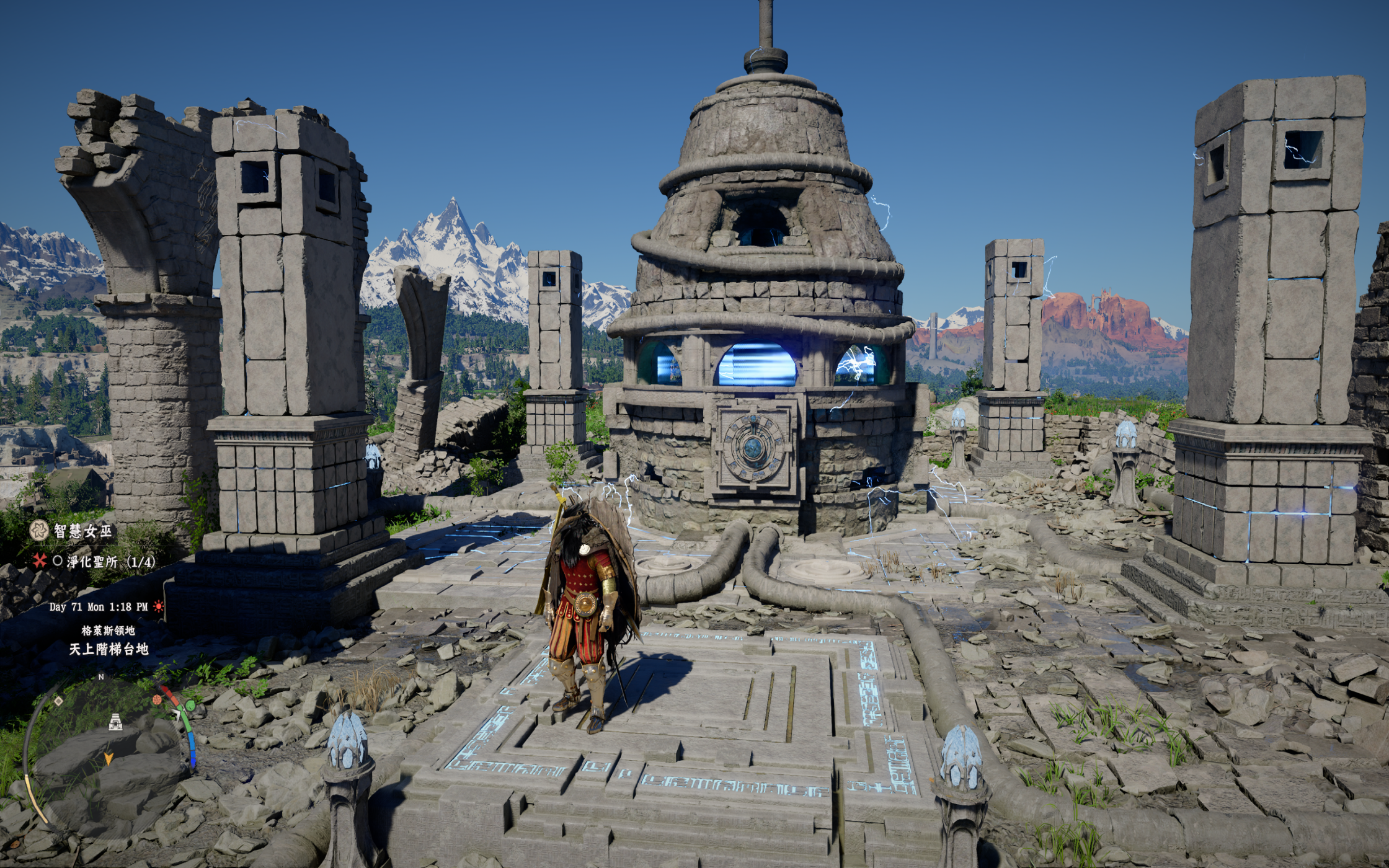Open the 智慧女巫 quest tracker title
The height and width of the screenshot is (868, 1389).
tap(83, 531)
